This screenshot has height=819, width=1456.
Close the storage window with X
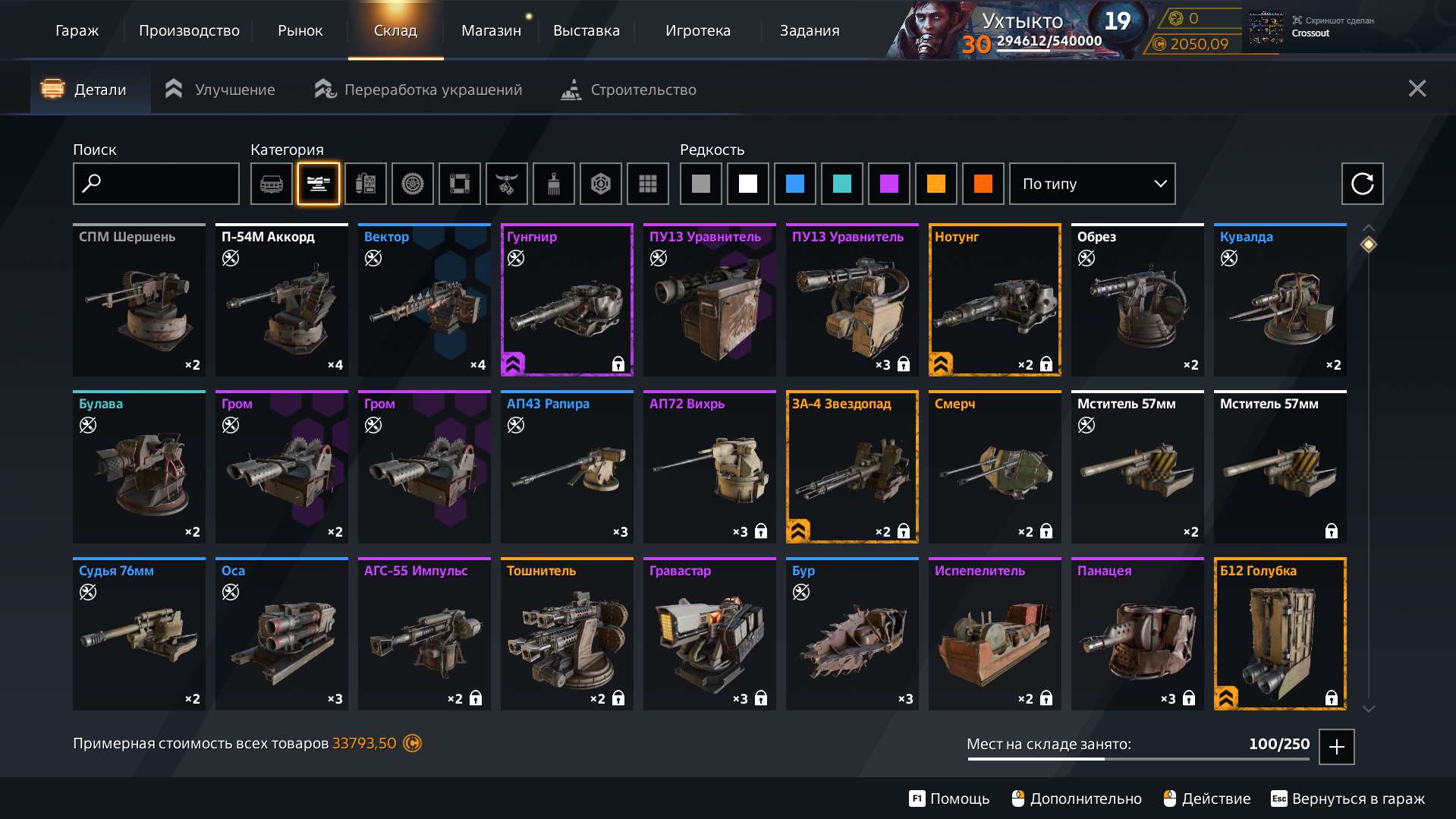(1417, 89)
